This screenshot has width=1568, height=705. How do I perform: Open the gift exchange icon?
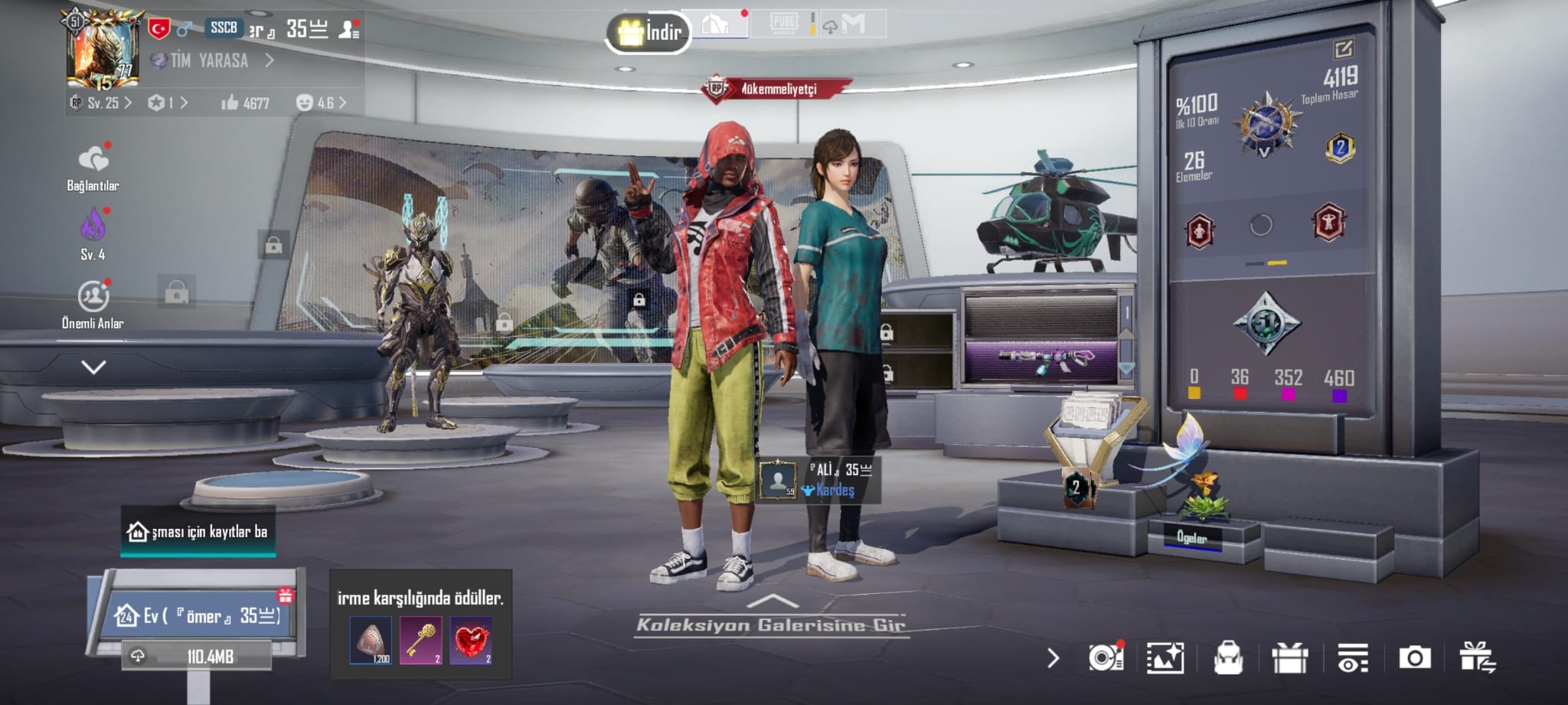(x=1476, y=658)
